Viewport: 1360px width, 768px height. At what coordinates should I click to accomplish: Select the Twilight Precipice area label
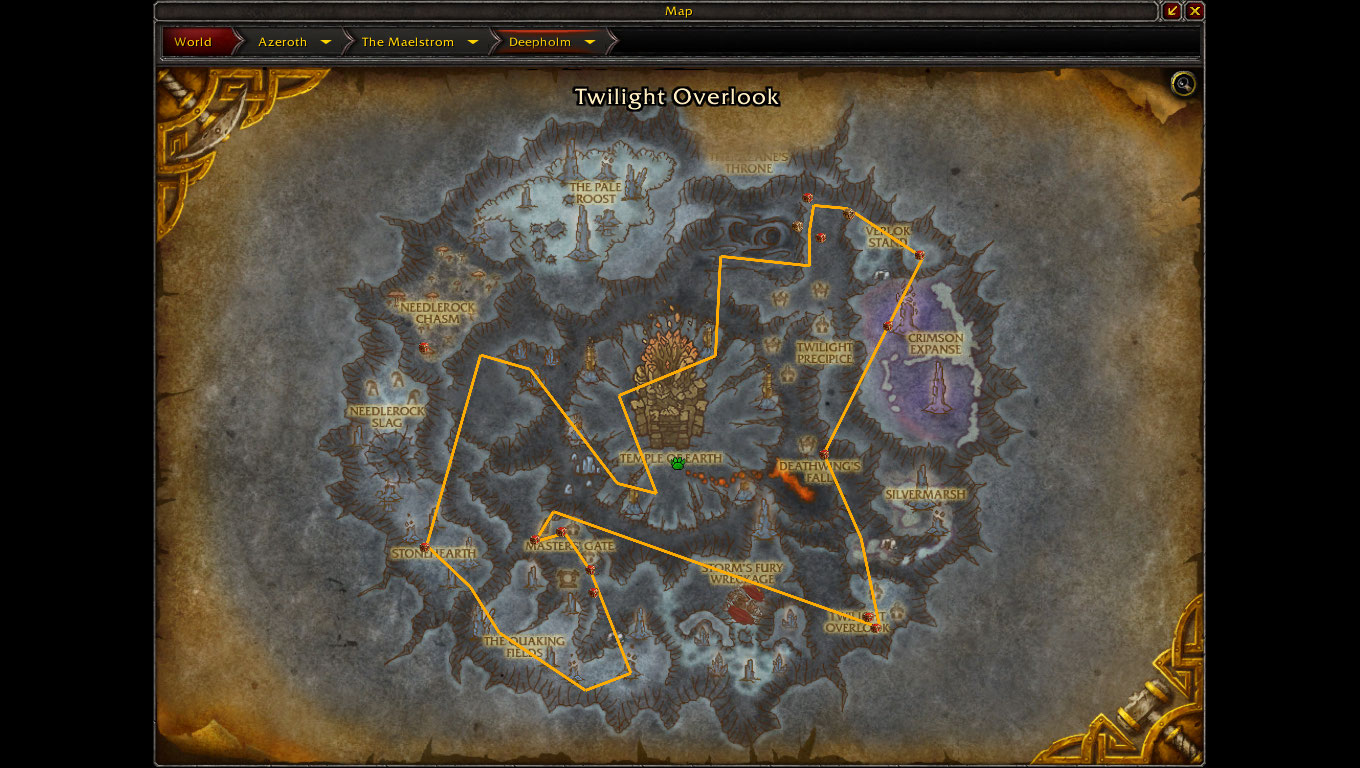825,353
